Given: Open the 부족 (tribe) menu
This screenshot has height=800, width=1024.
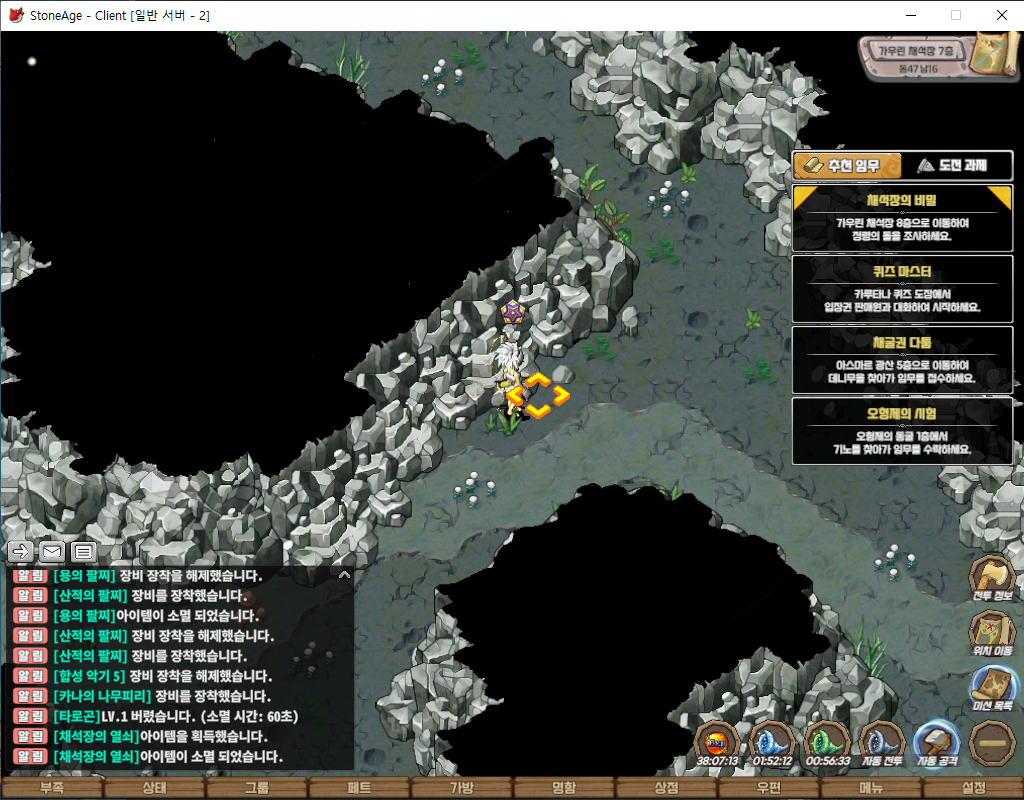Looking at the screenshot, I should (x=51, y=788).
